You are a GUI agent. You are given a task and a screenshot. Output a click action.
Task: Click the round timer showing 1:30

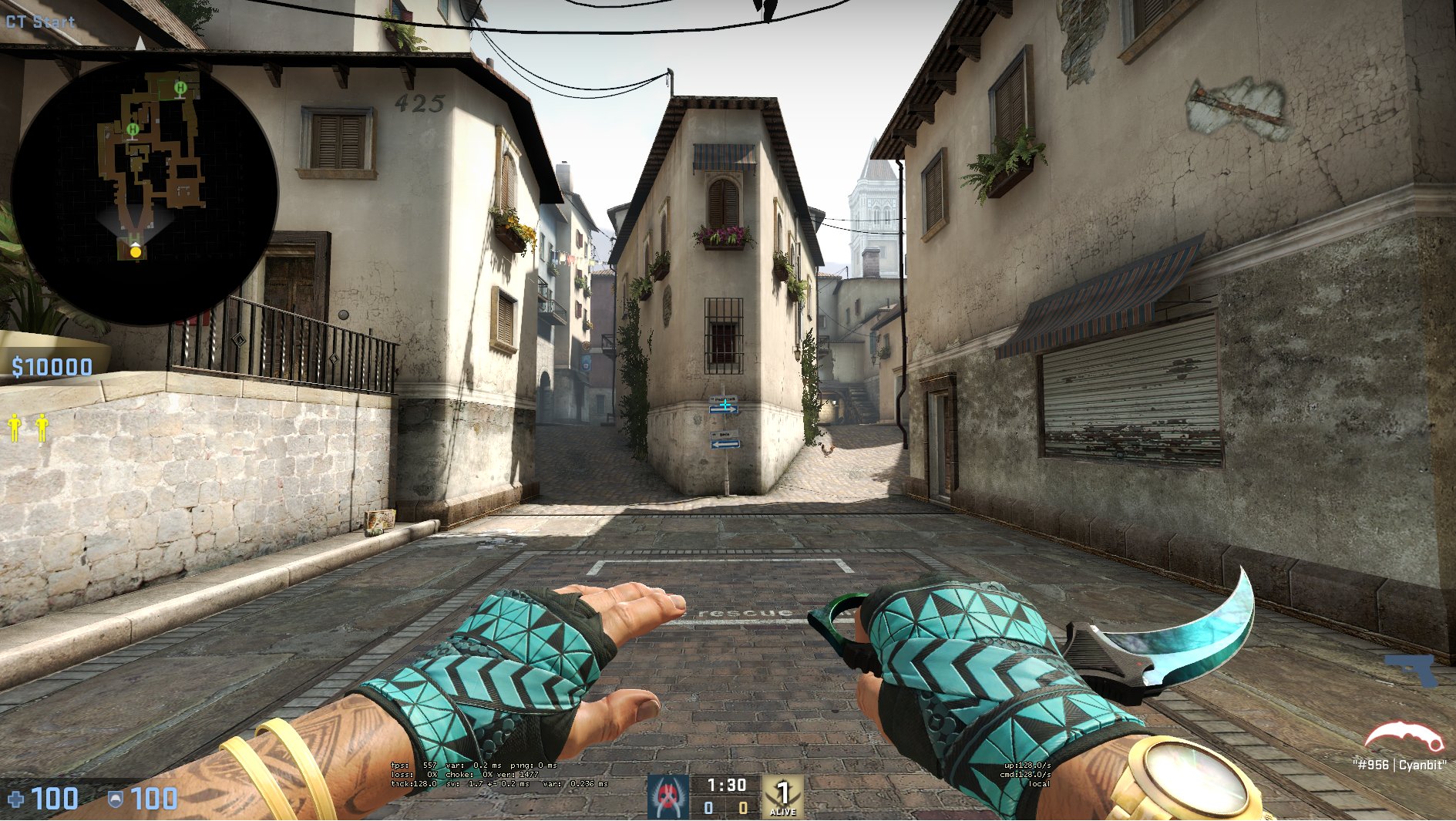[727, 786]
